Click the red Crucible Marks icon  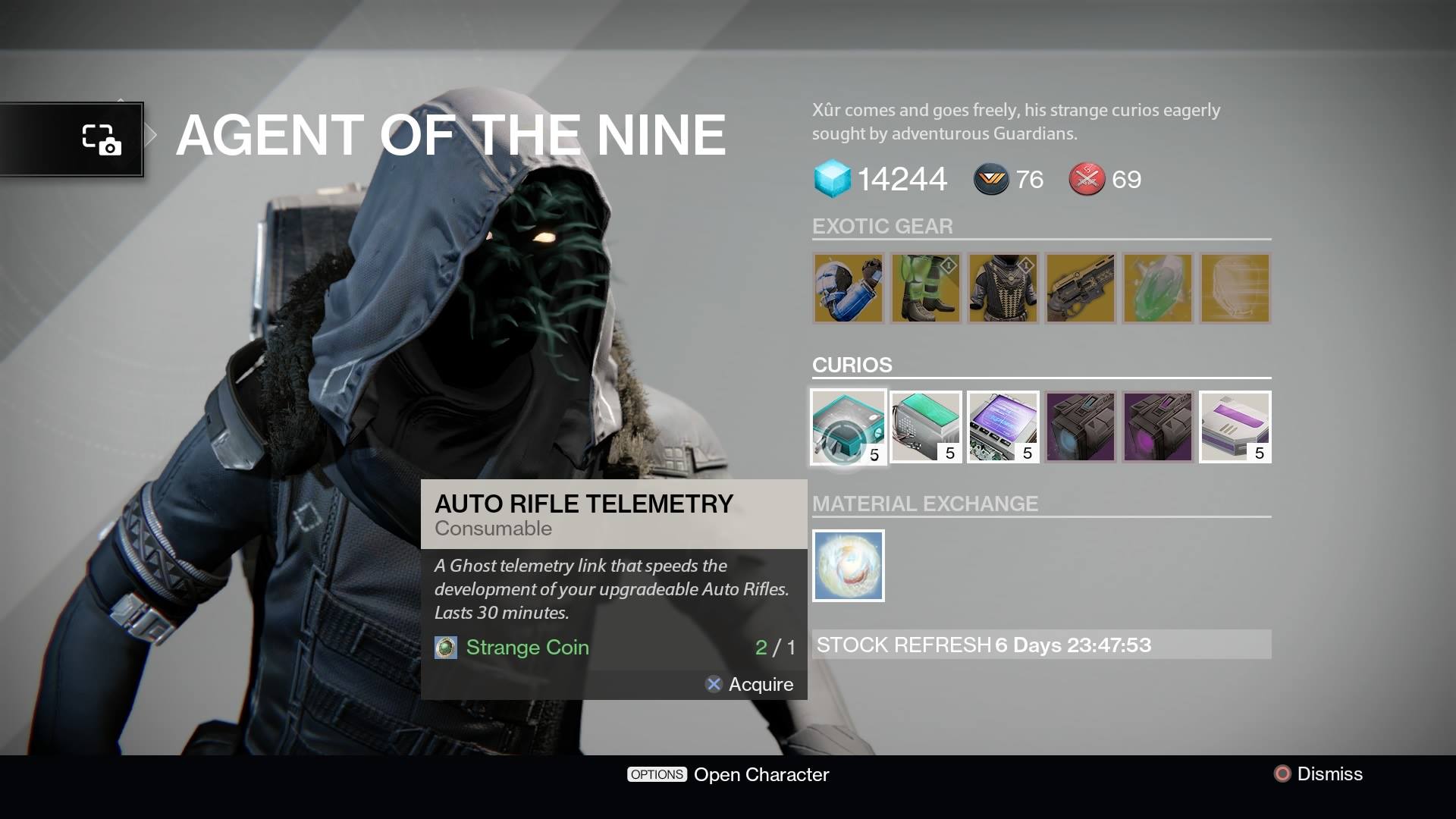pyautogui.click(x=1087, y=180)
